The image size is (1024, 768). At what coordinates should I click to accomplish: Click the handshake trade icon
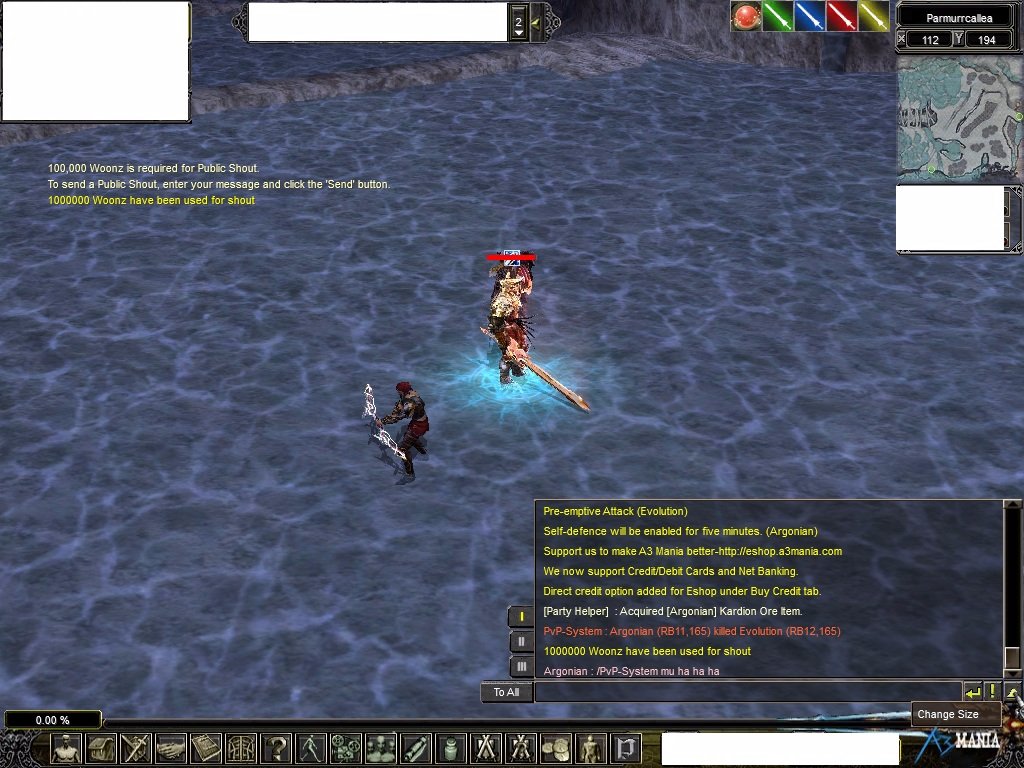(171, 748)
